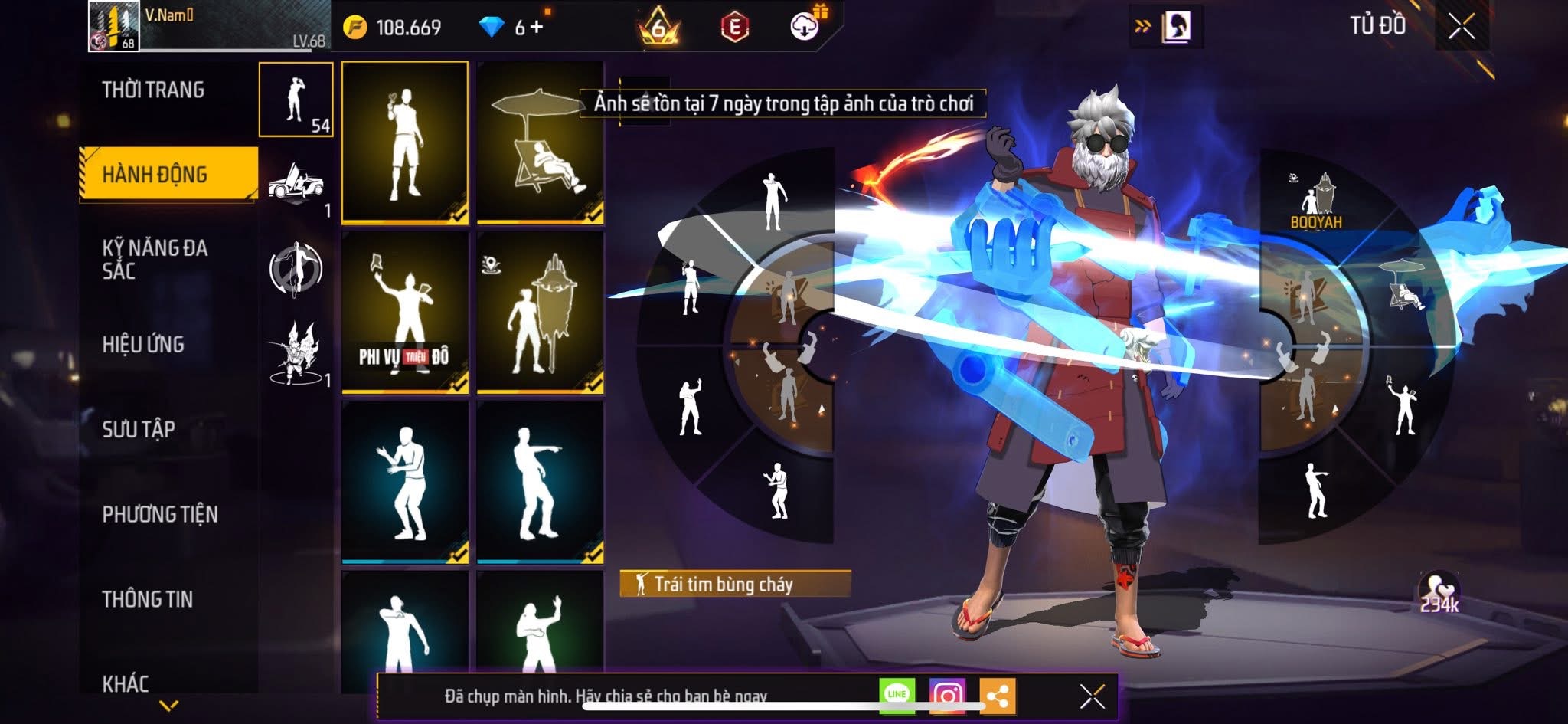Switch to Kỹ Năng Đa Sắc

coord(155,259)
